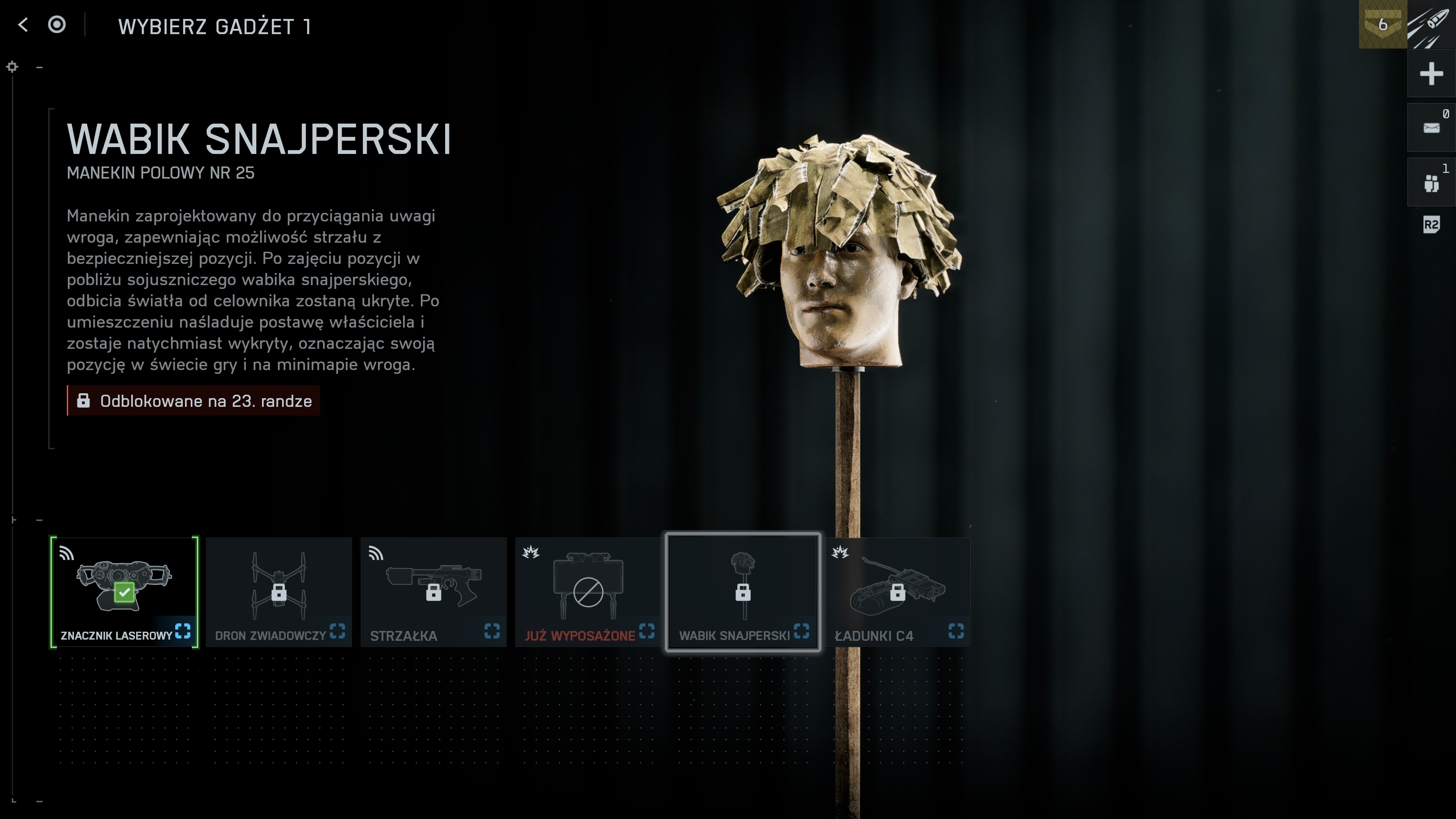
Task: Pick the Strzałka gadget tile
Action: (x=433, y=592)
